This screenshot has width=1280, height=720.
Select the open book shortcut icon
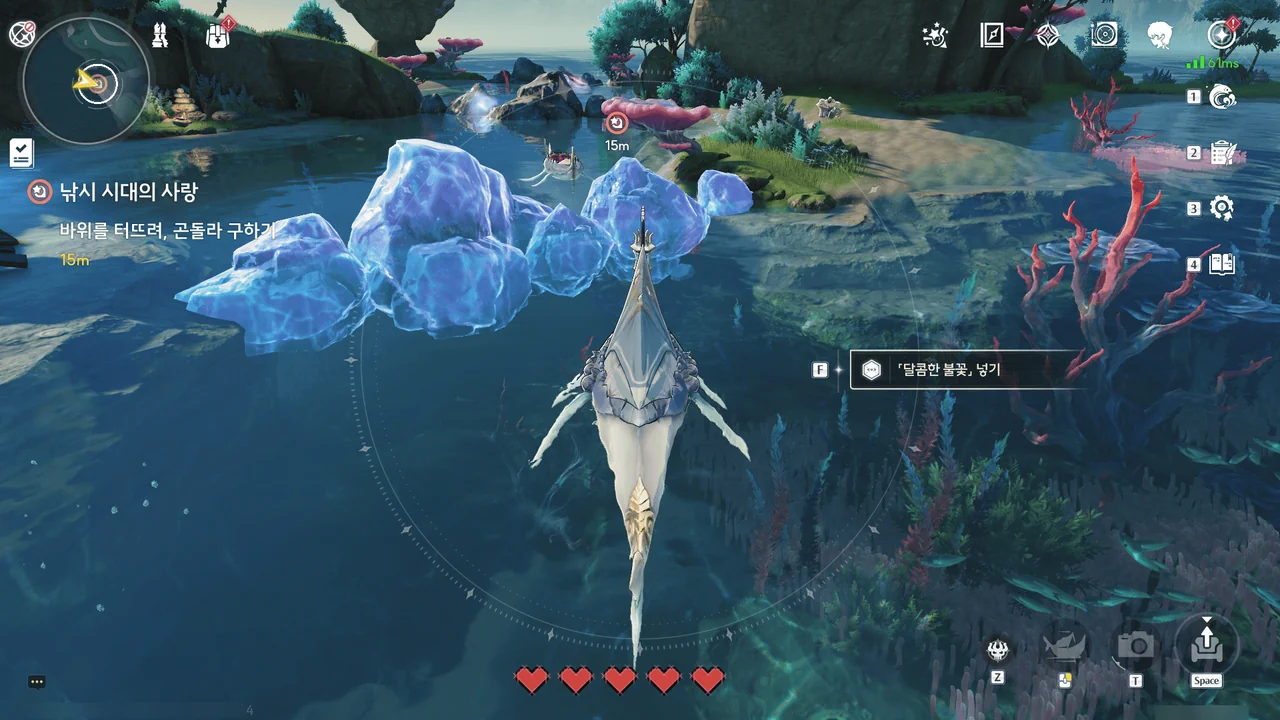1222,264
